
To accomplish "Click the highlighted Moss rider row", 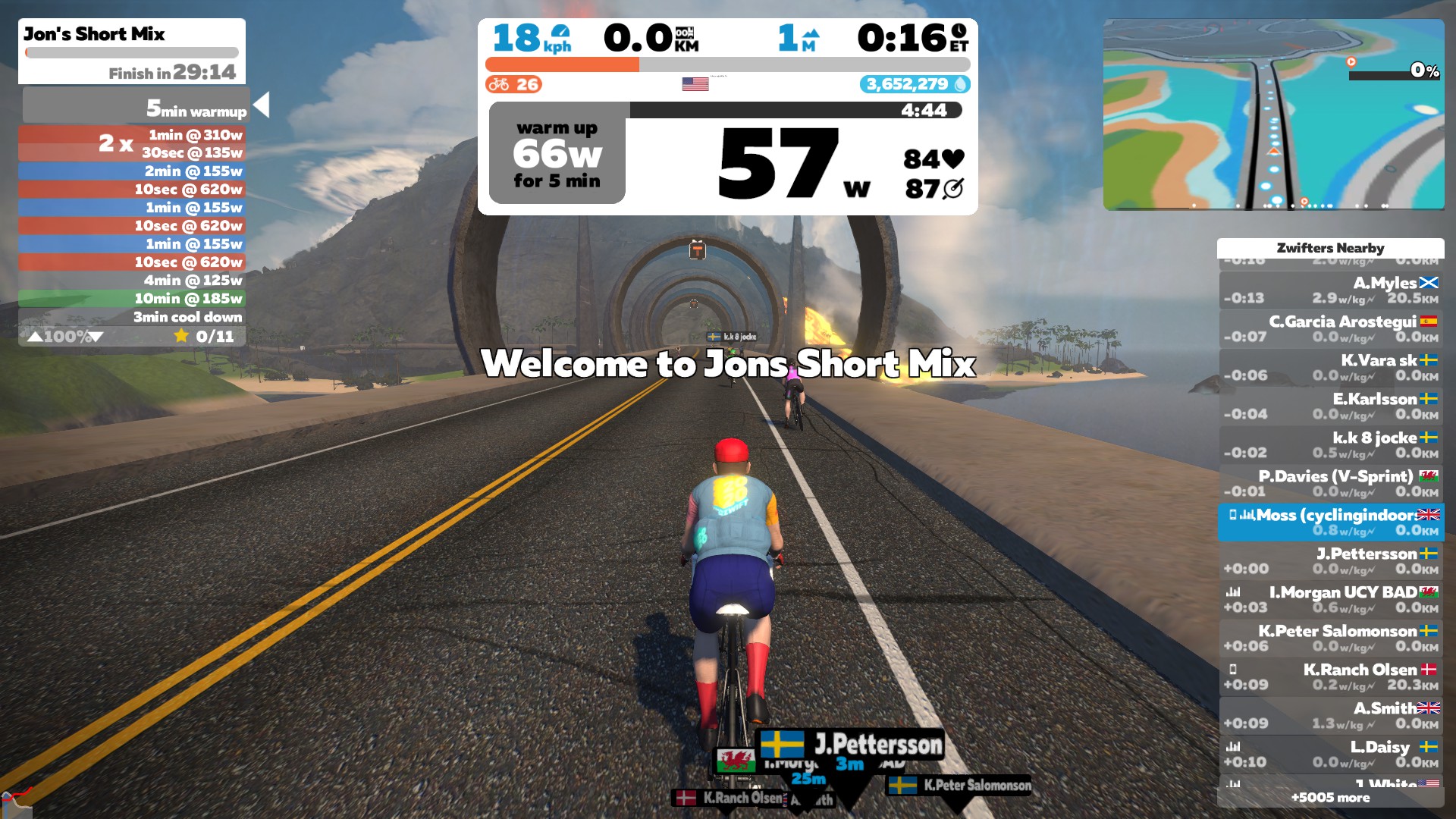I will pyautogui.click(x=1331, y=522).
